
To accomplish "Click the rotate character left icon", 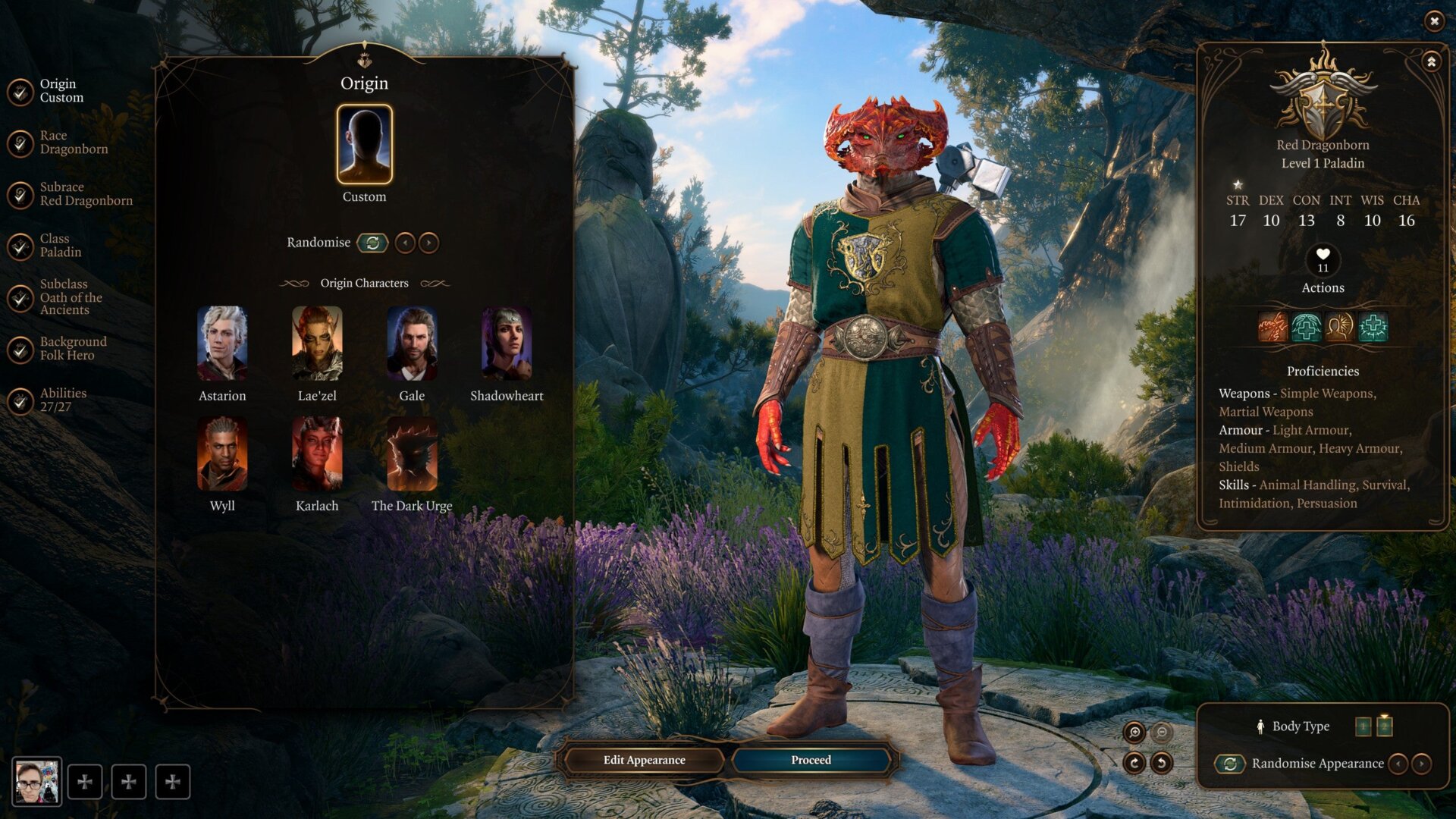I will tap(1162, 763).
